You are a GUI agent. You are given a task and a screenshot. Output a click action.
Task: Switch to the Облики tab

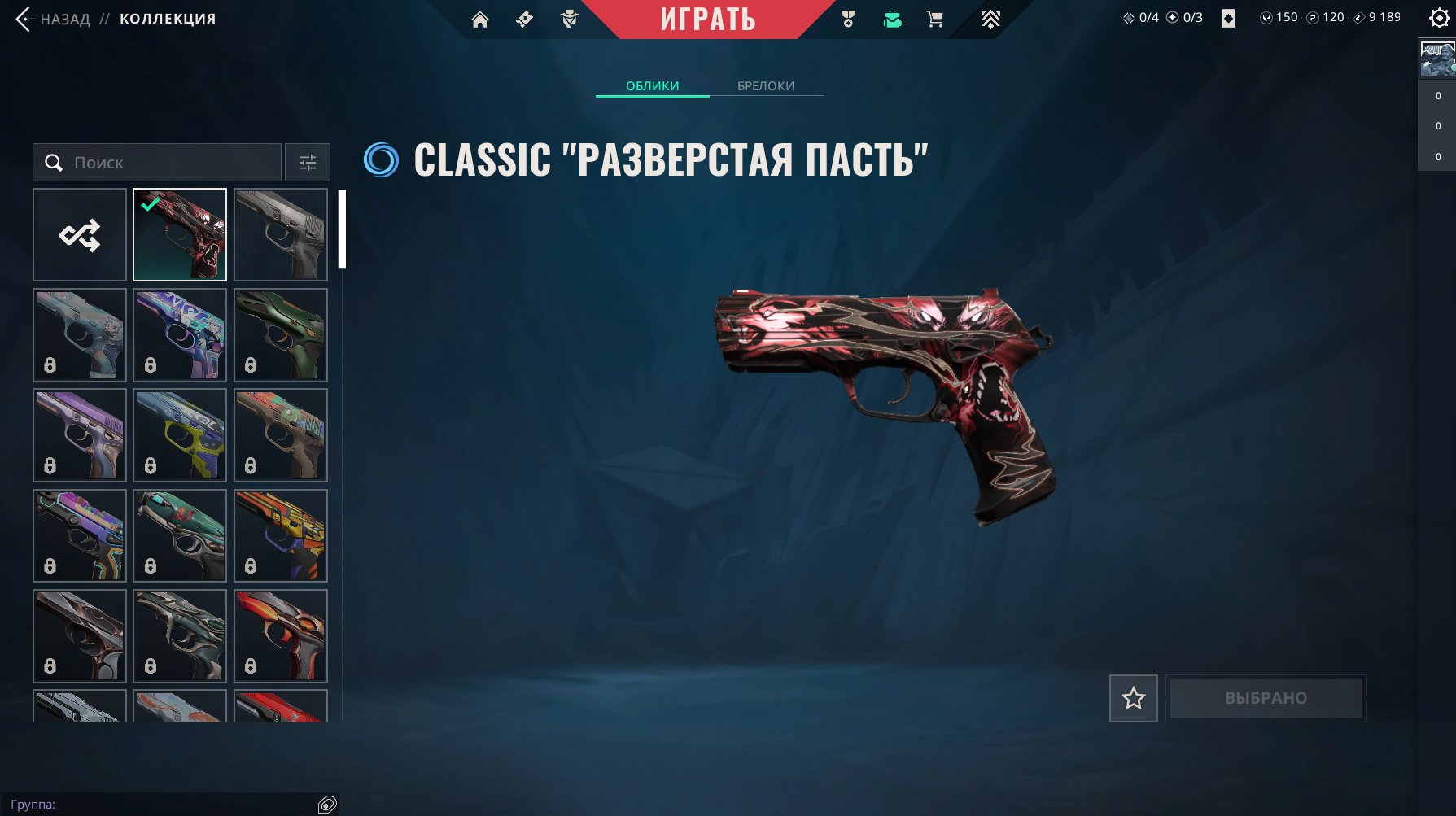[652, 85]
